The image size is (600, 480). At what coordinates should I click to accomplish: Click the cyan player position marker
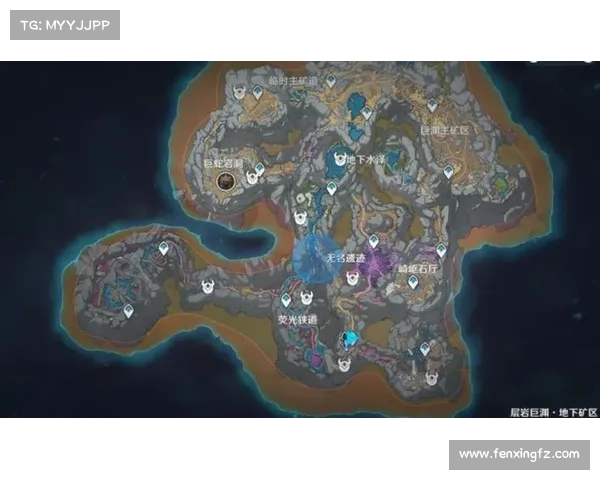(x=349, y=340)
